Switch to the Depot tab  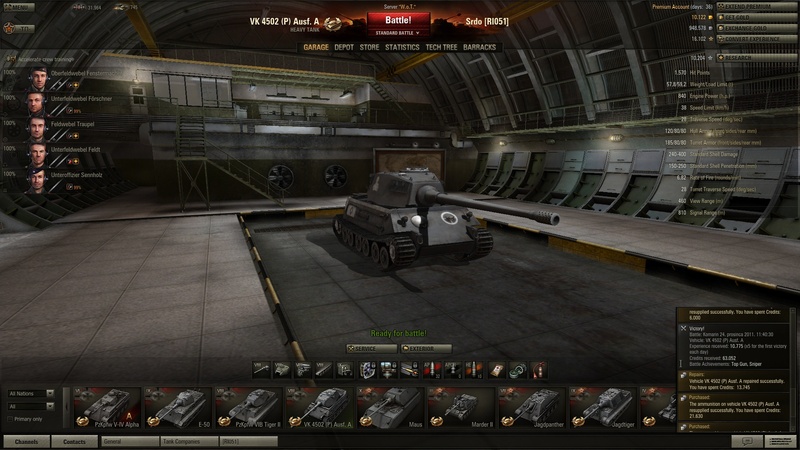[x=344, y=47]
